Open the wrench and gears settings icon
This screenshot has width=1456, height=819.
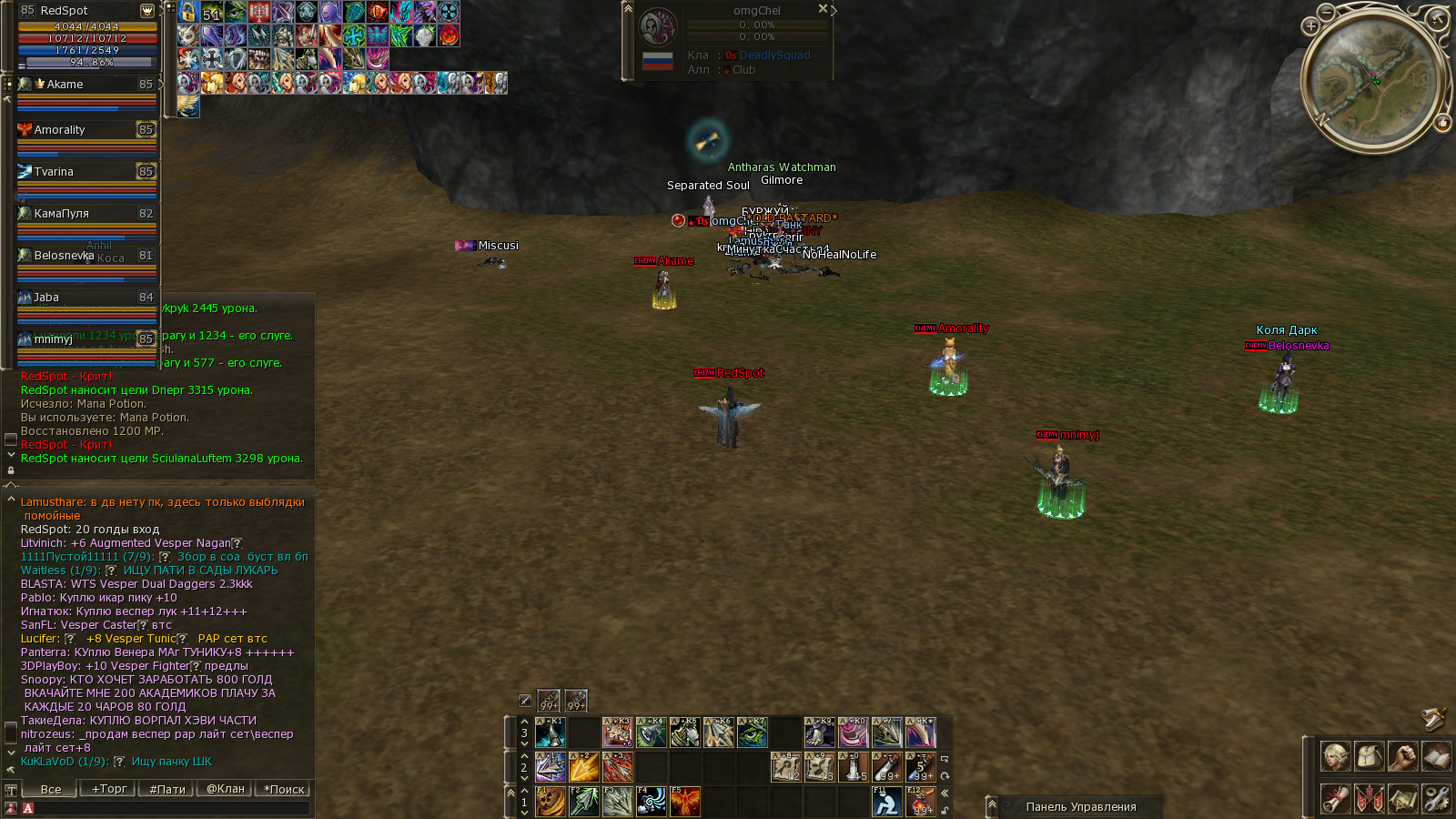pyautogui.click(x=1436, y=798)
